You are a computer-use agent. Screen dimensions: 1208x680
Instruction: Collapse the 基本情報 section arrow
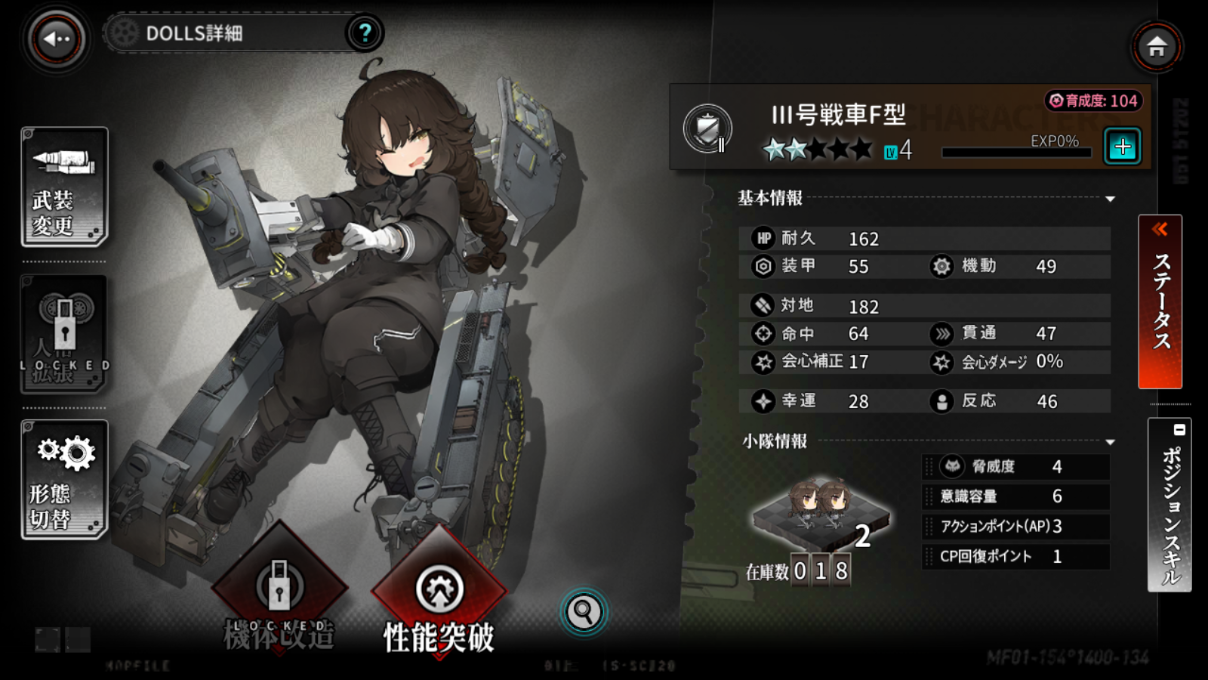1110,199
